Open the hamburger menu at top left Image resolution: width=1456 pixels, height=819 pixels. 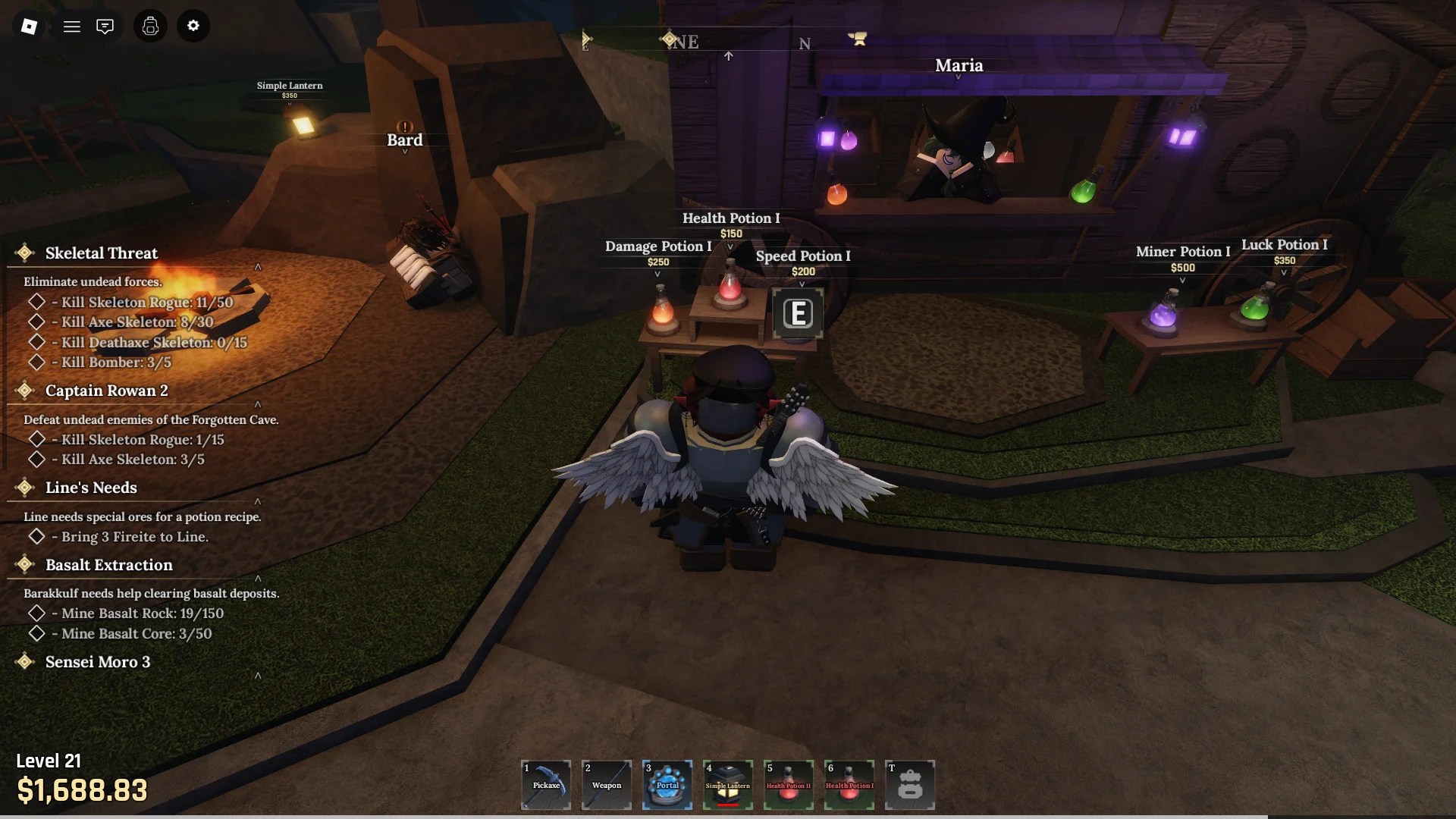pos(72,26)
